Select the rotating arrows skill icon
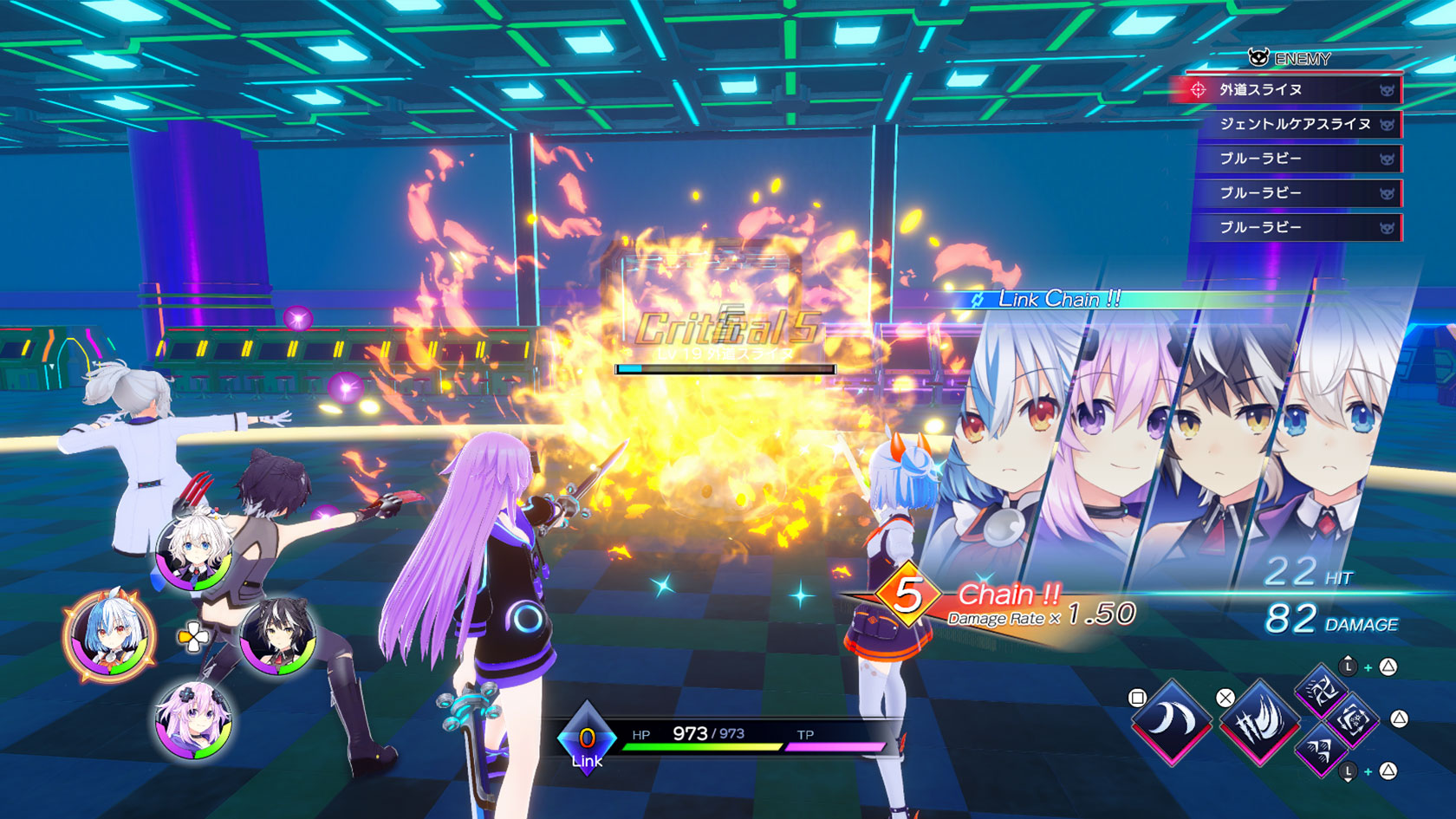Viewport: 1456px width, 819px height. coord(1352,724)
